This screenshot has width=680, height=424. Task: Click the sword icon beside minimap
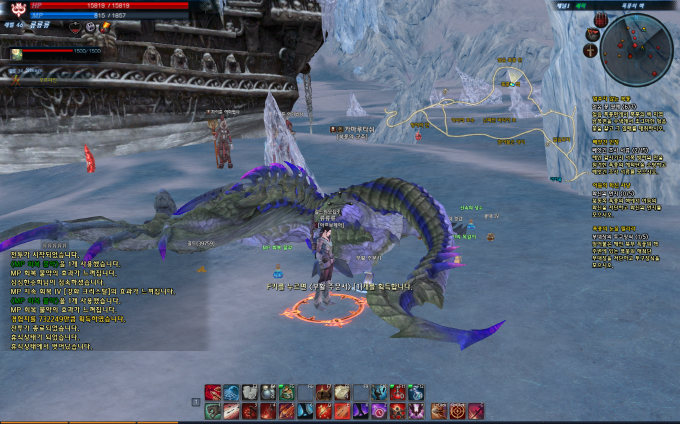[592, 49]
